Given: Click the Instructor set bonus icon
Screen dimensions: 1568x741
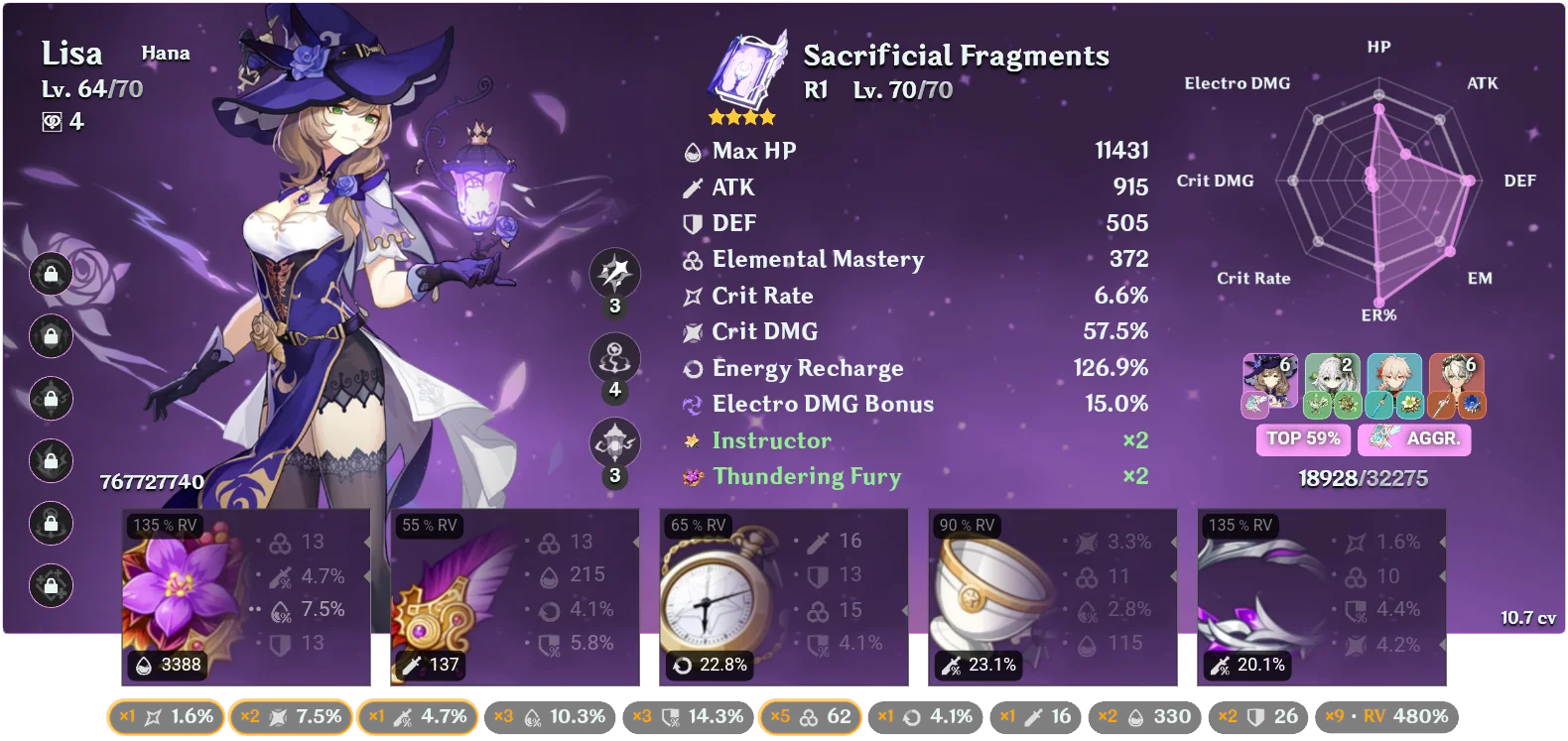Looking at the screenshot, I should point(693,440).
